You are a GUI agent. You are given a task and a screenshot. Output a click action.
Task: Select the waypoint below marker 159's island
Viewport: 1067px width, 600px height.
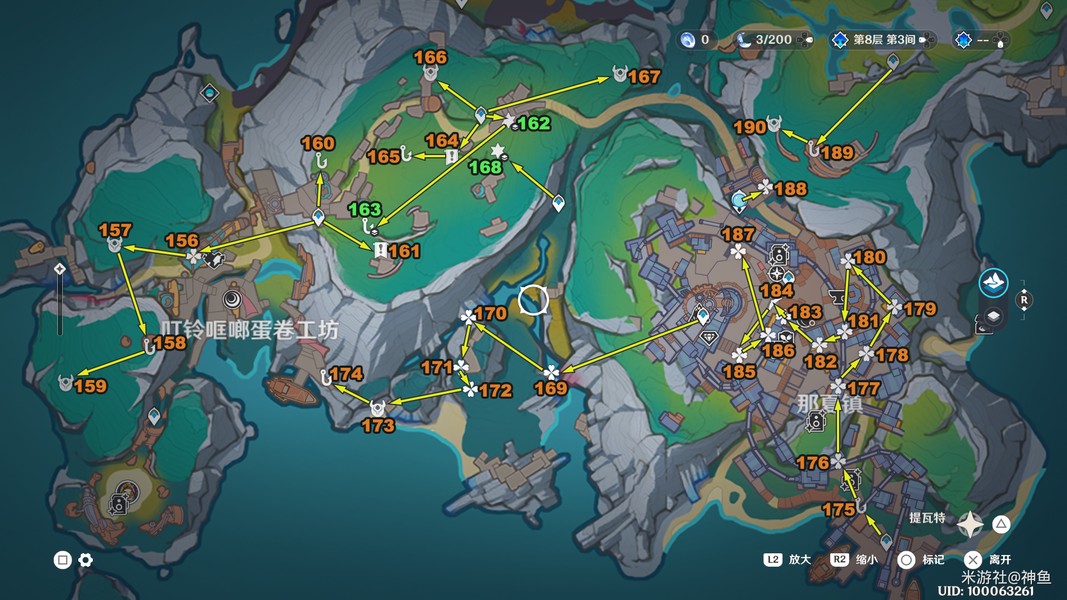tap(154, 415)
